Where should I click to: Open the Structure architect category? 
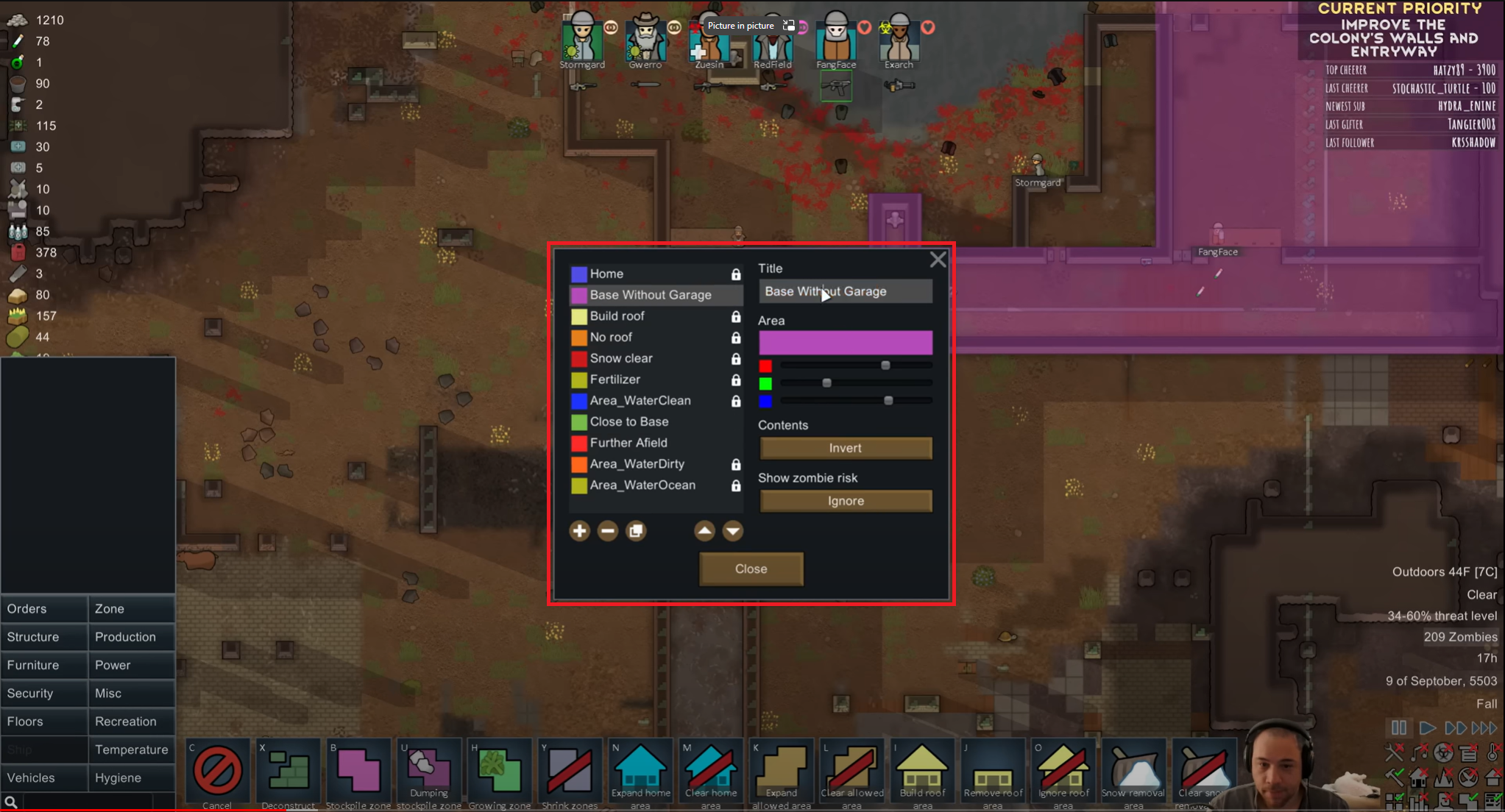coord(43,637)
